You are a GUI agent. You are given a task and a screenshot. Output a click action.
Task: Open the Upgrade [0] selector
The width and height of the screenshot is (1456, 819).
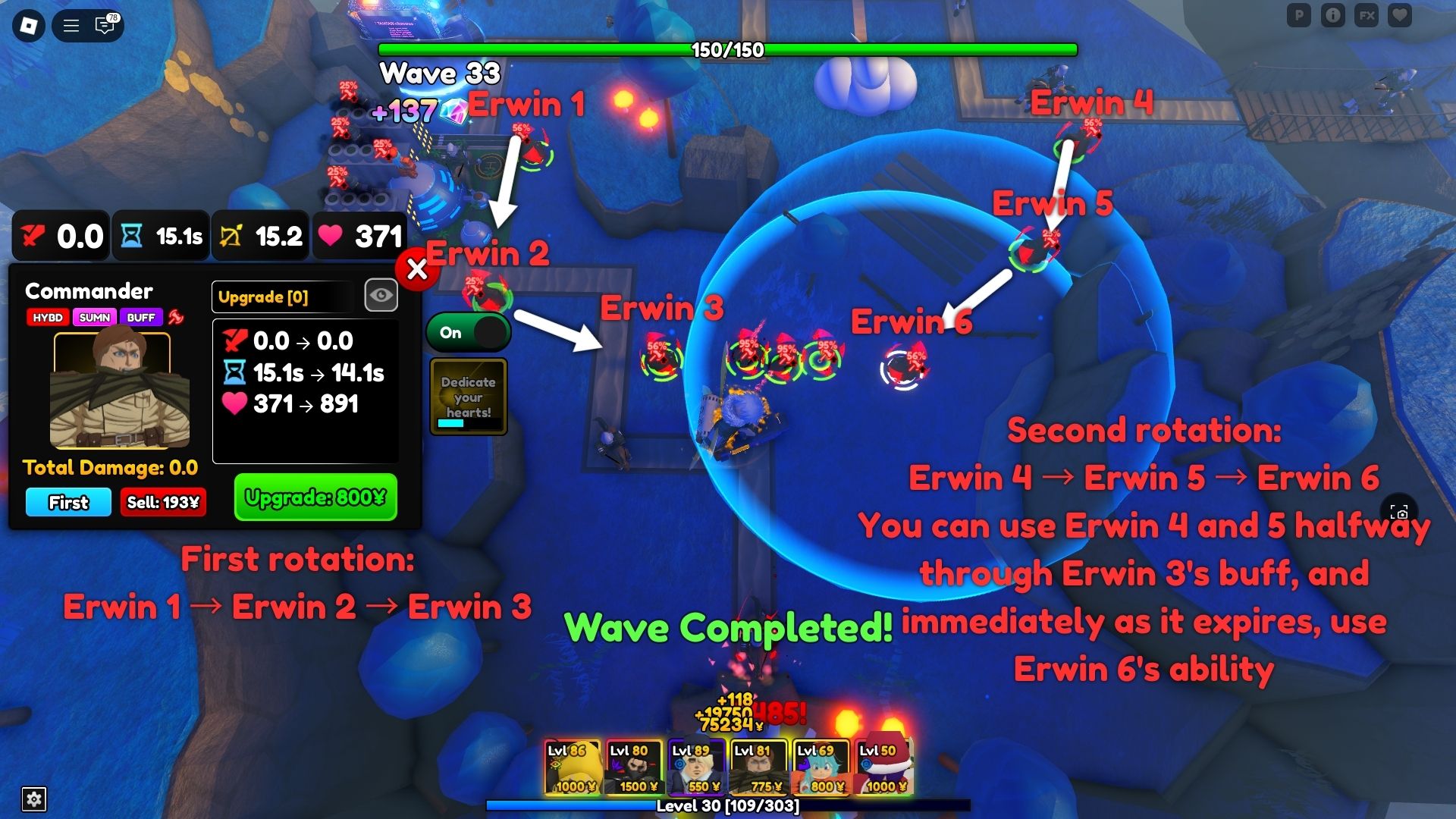283,297
